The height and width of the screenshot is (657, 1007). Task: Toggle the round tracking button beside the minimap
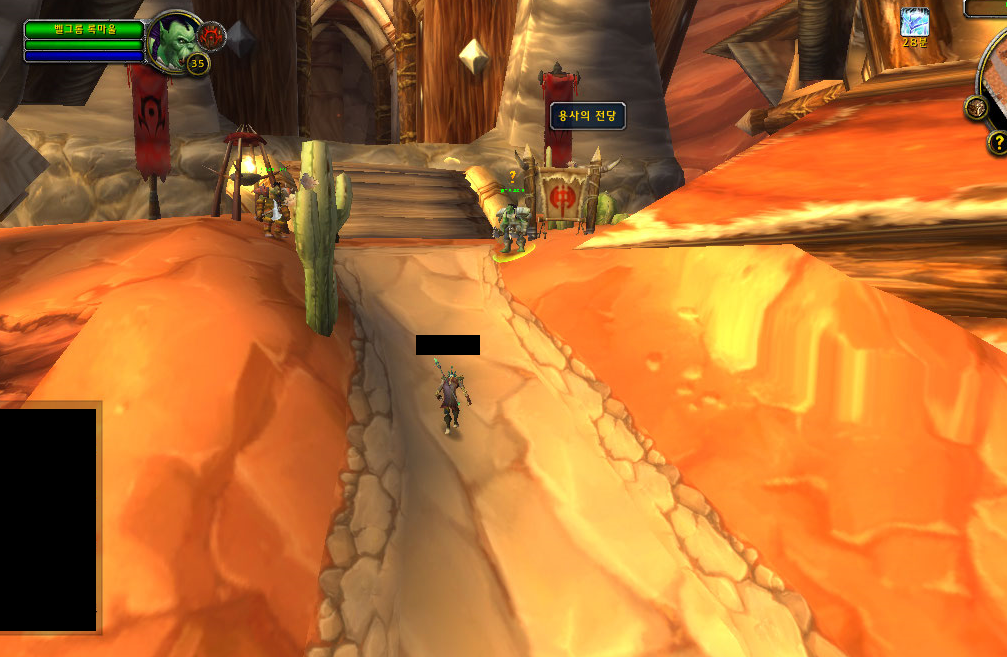coord(976,108)
